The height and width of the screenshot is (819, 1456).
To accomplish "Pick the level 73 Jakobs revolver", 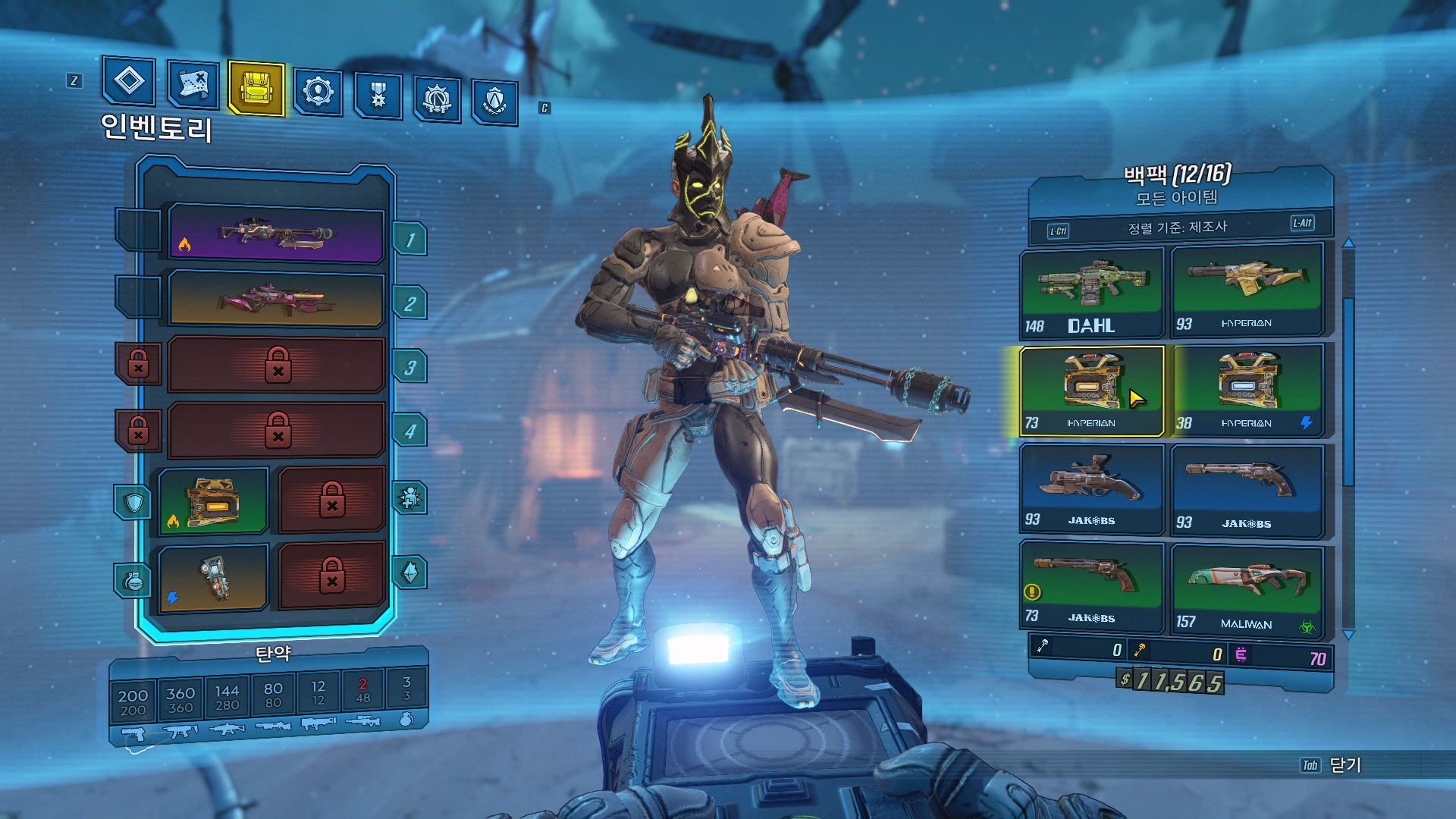I will [1091, 584].
